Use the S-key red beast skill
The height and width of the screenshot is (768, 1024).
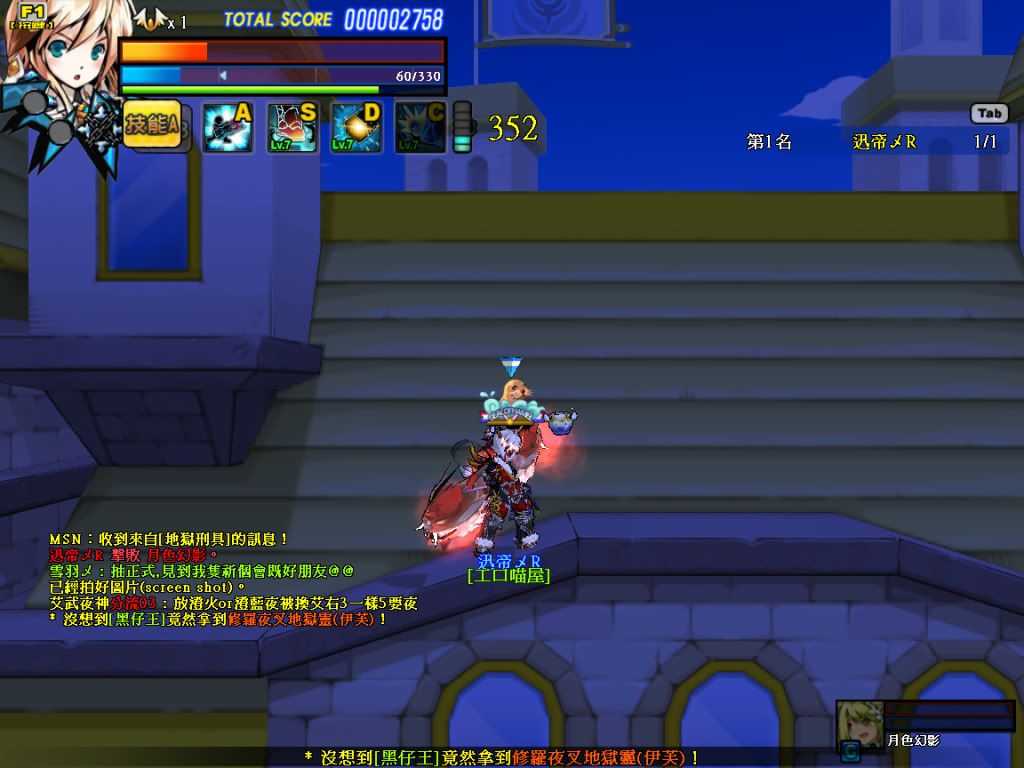(x=291, y=127)
